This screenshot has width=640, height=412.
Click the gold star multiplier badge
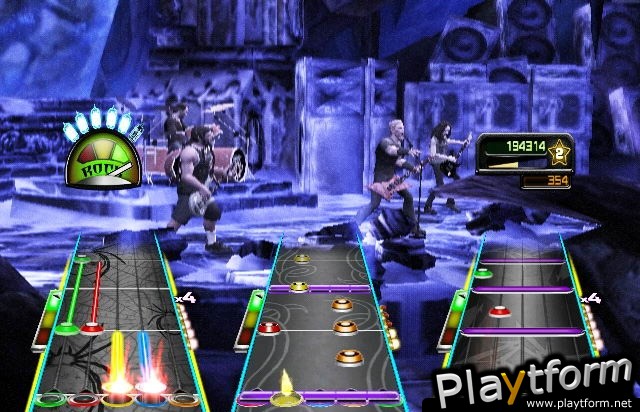[x=562, y=151]
